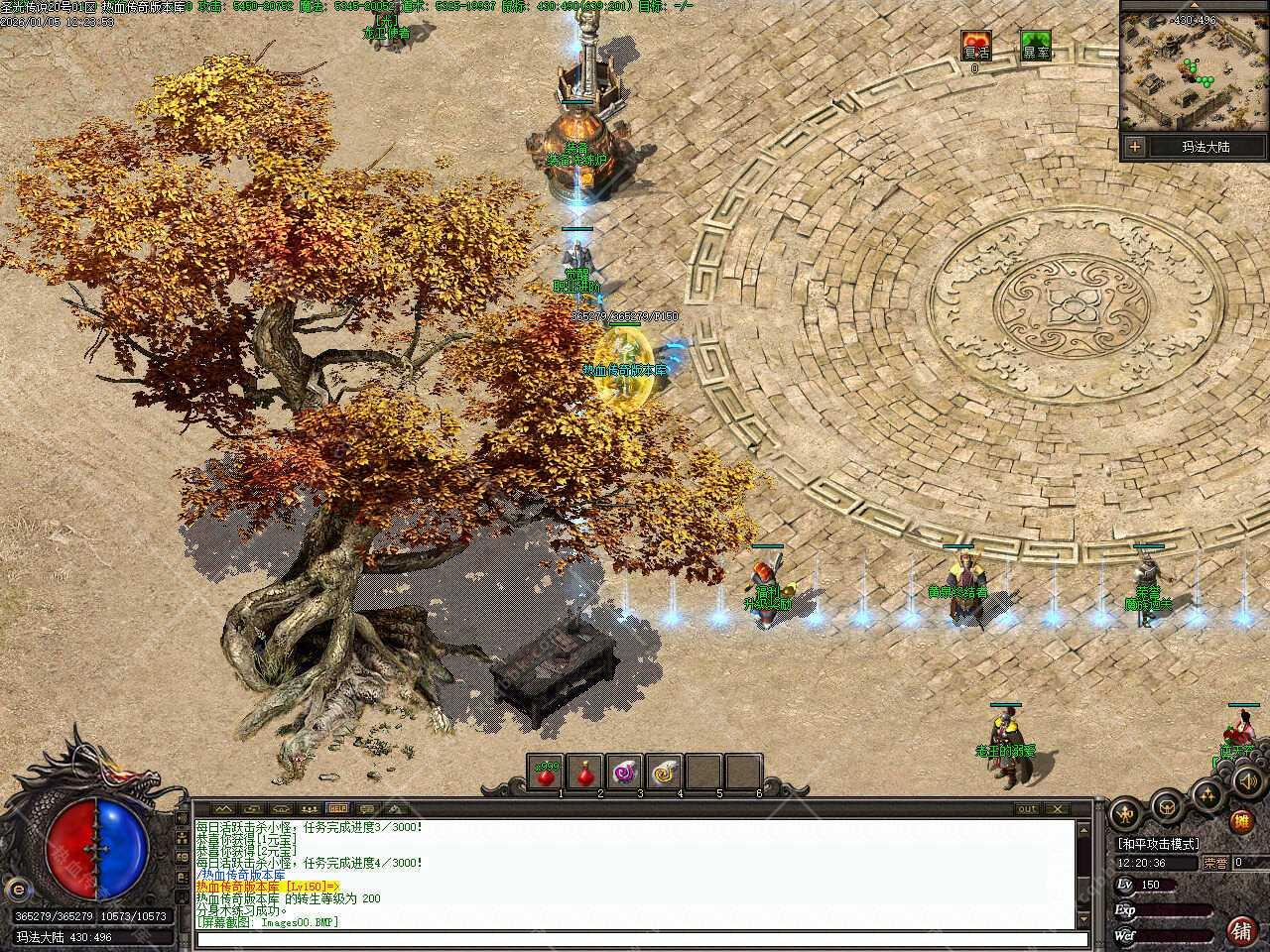1270x952 pixels.
Task: Use the purple spiral scroll in slot 3
Action: point(624,772)
